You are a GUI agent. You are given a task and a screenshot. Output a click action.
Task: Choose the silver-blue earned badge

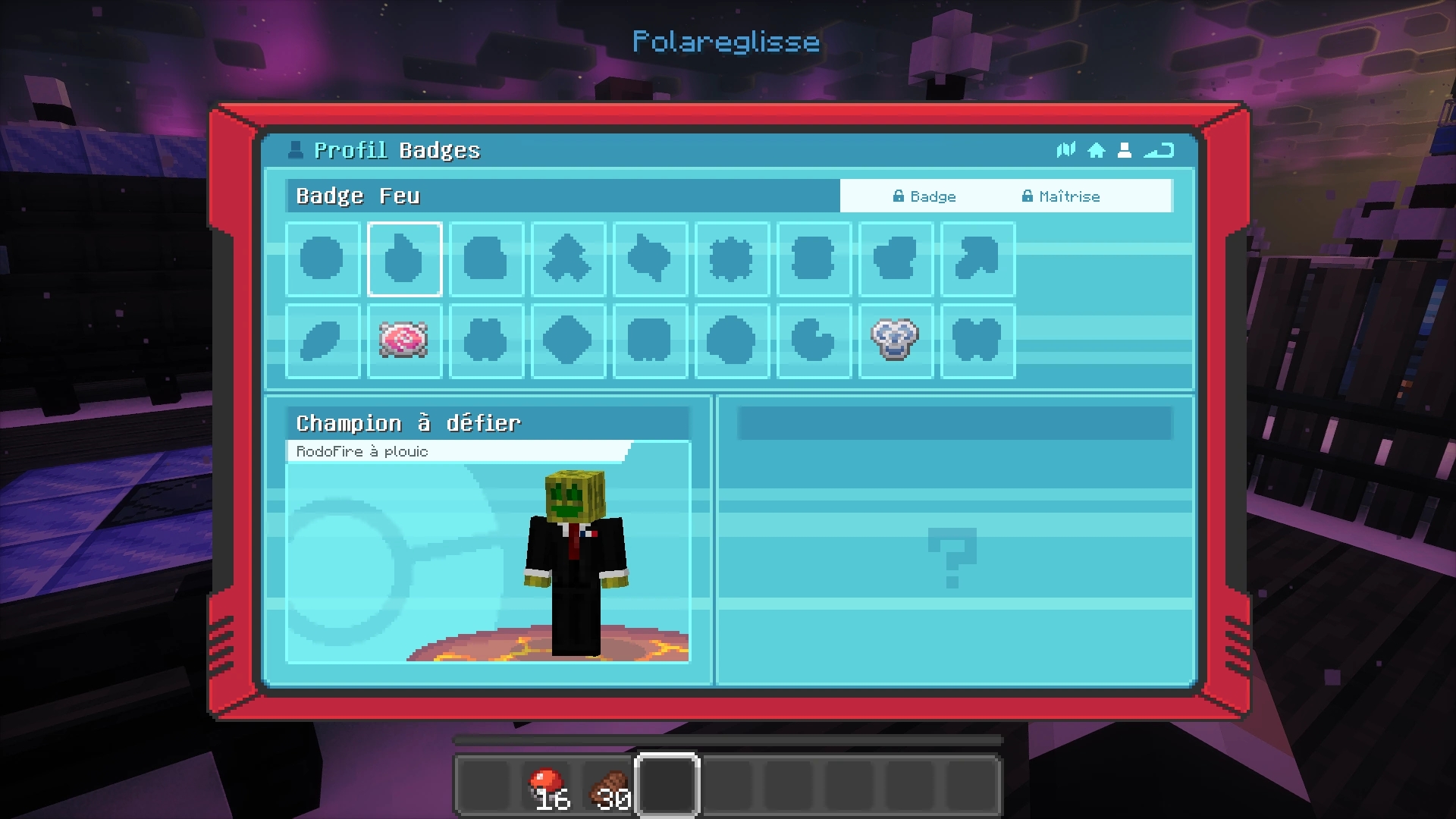[x=895, y=340]
